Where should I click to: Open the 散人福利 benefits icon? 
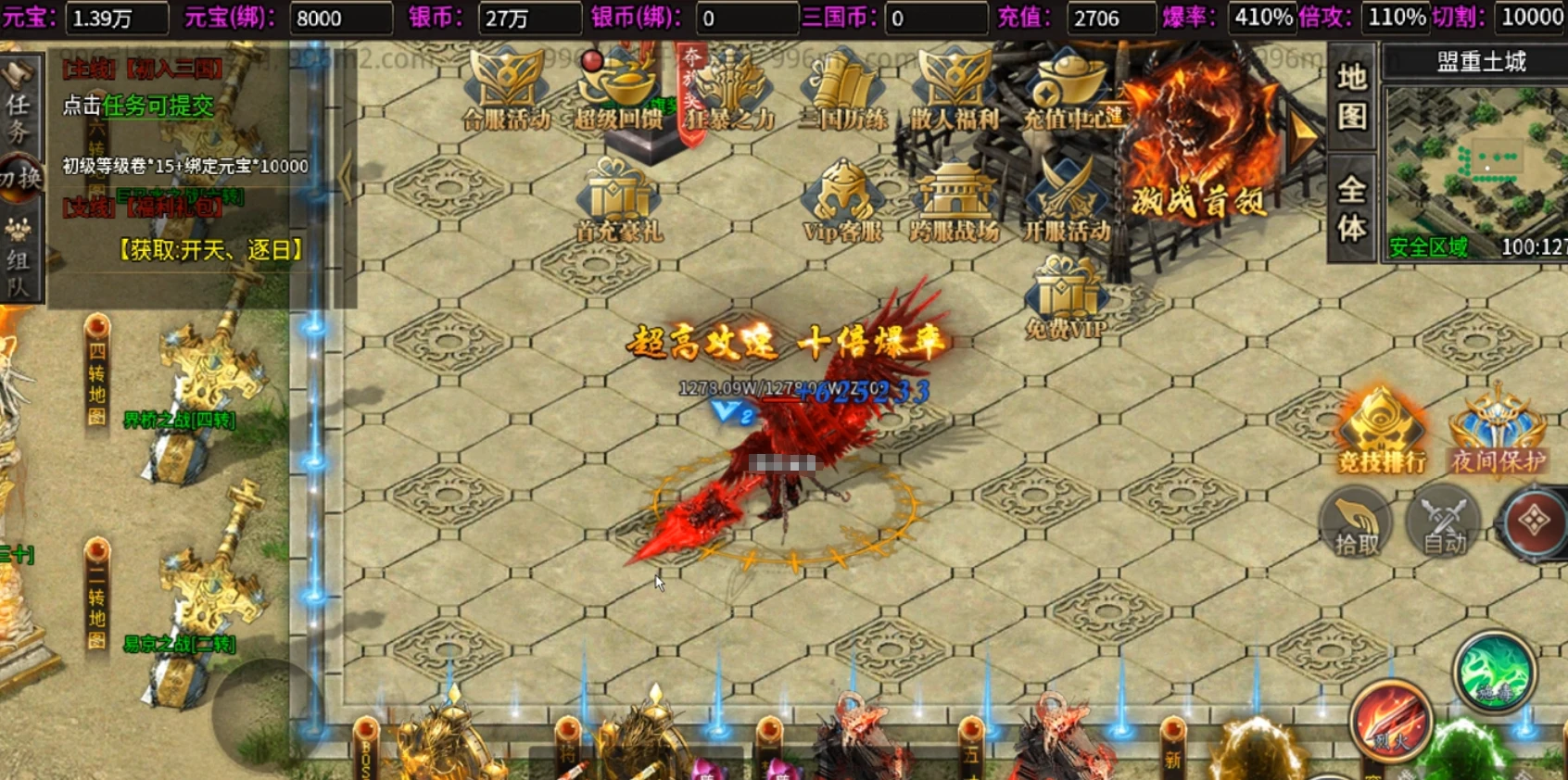[954, 90]
